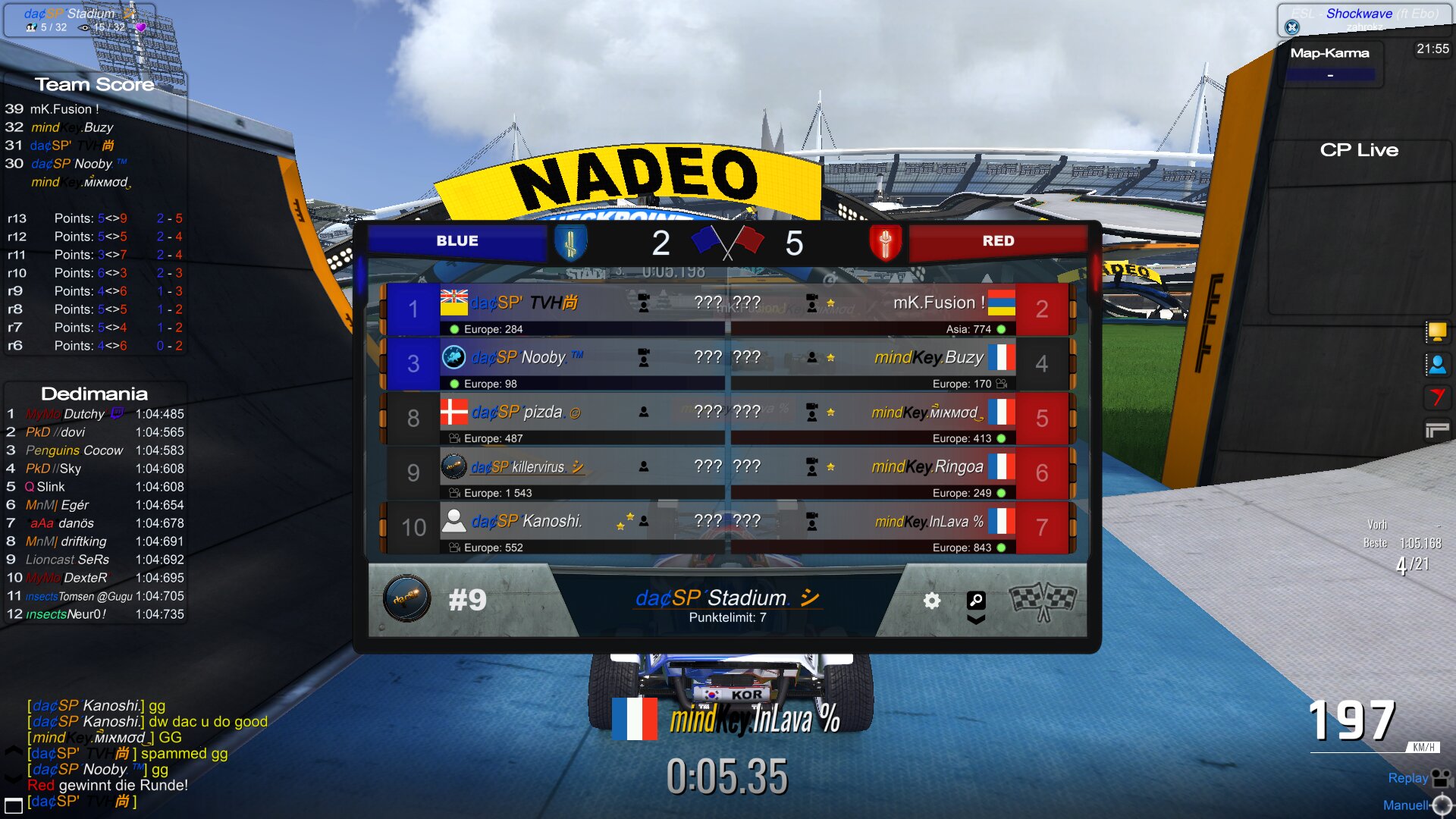Open the chat box icon
The image size is (1456, 819).
pos(14,805)
